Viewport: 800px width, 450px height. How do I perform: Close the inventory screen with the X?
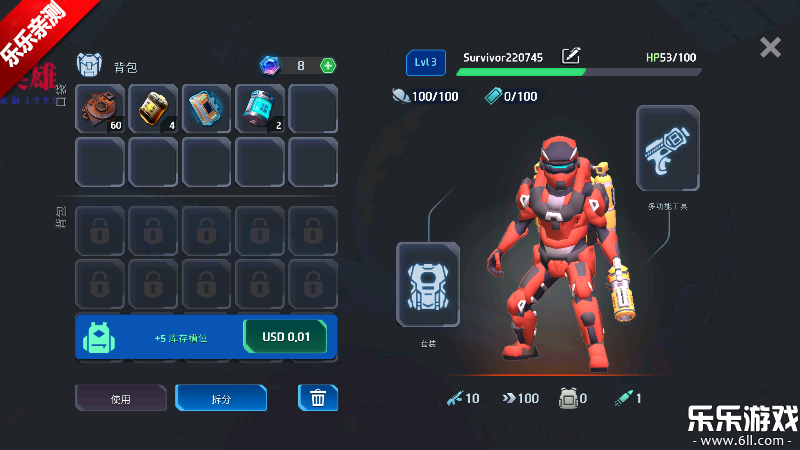[770, 47]
